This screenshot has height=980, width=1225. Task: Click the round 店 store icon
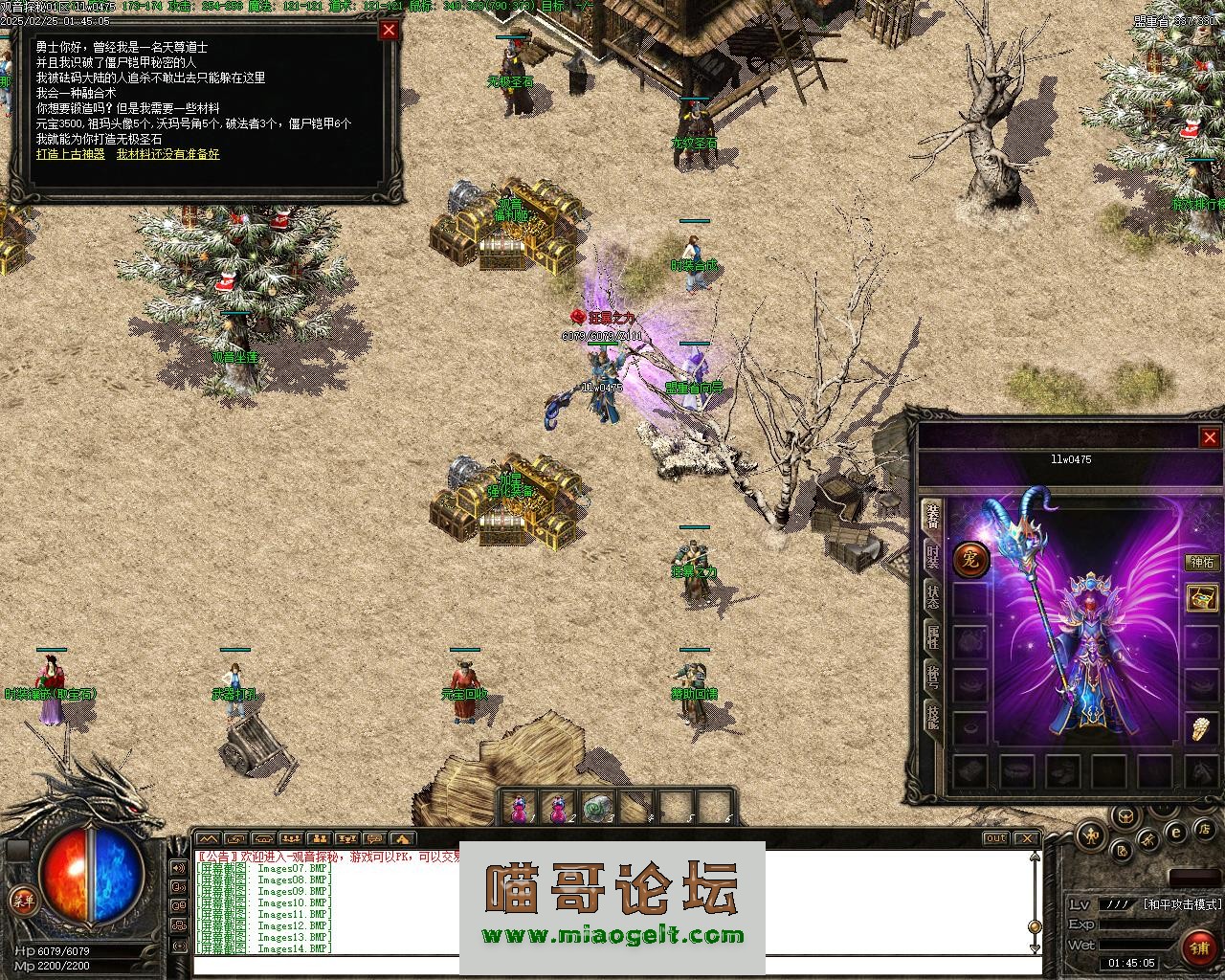click(1207, 828)
